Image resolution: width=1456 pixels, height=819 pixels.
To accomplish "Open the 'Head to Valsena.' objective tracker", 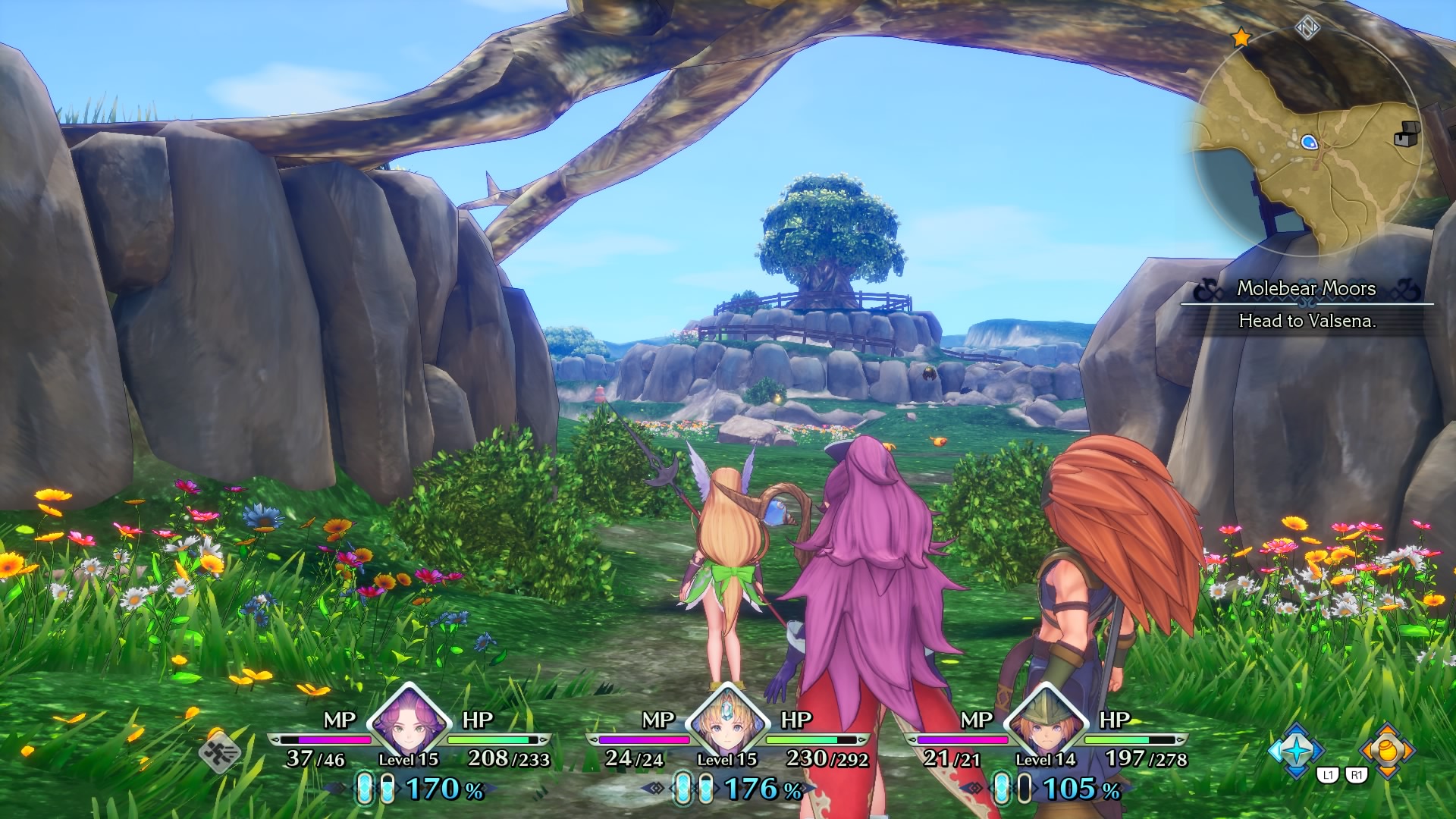I will pyautogui.click(x=1307, y=321).
